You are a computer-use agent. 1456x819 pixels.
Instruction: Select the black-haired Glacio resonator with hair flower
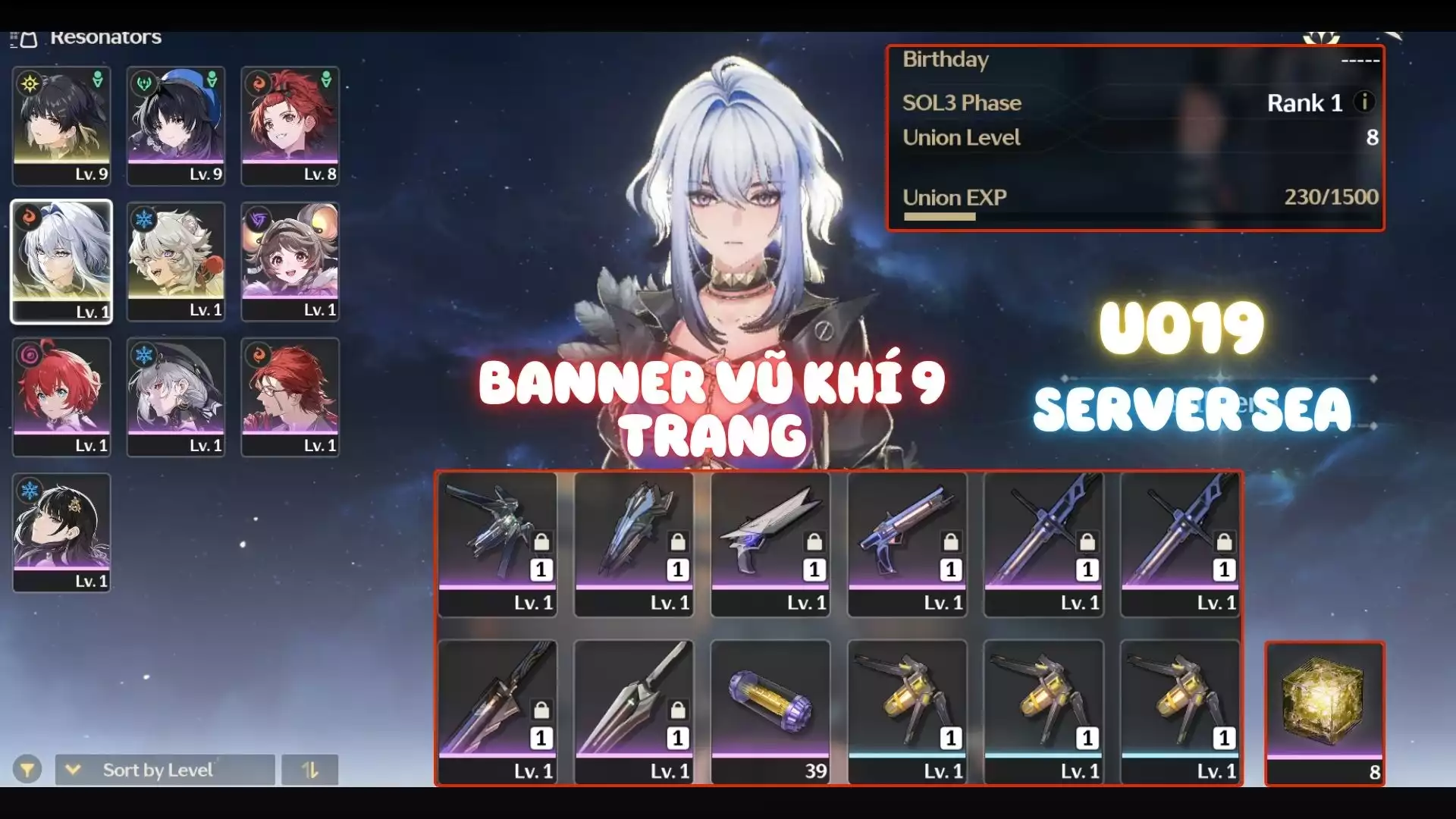(61, 532)
